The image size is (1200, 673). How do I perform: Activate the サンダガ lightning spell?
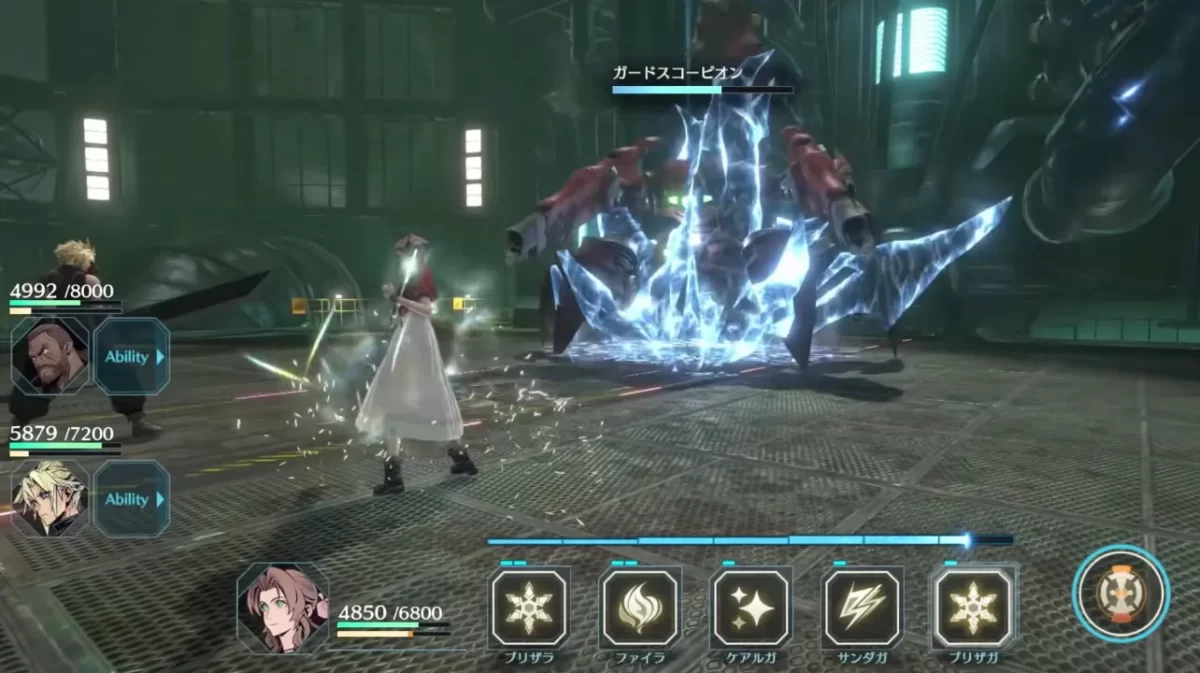862,608
